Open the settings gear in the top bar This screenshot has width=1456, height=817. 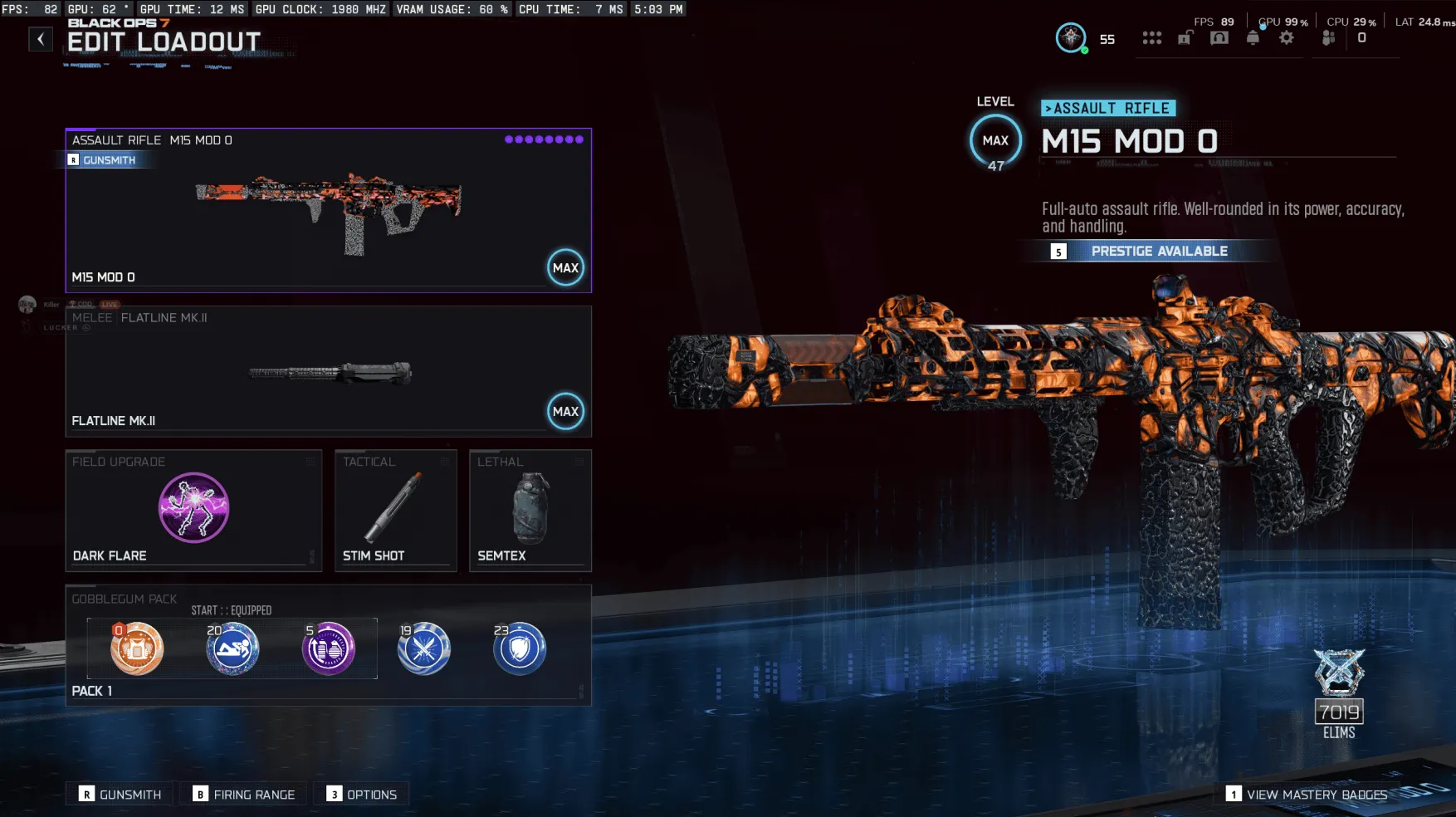(1286, 38)
